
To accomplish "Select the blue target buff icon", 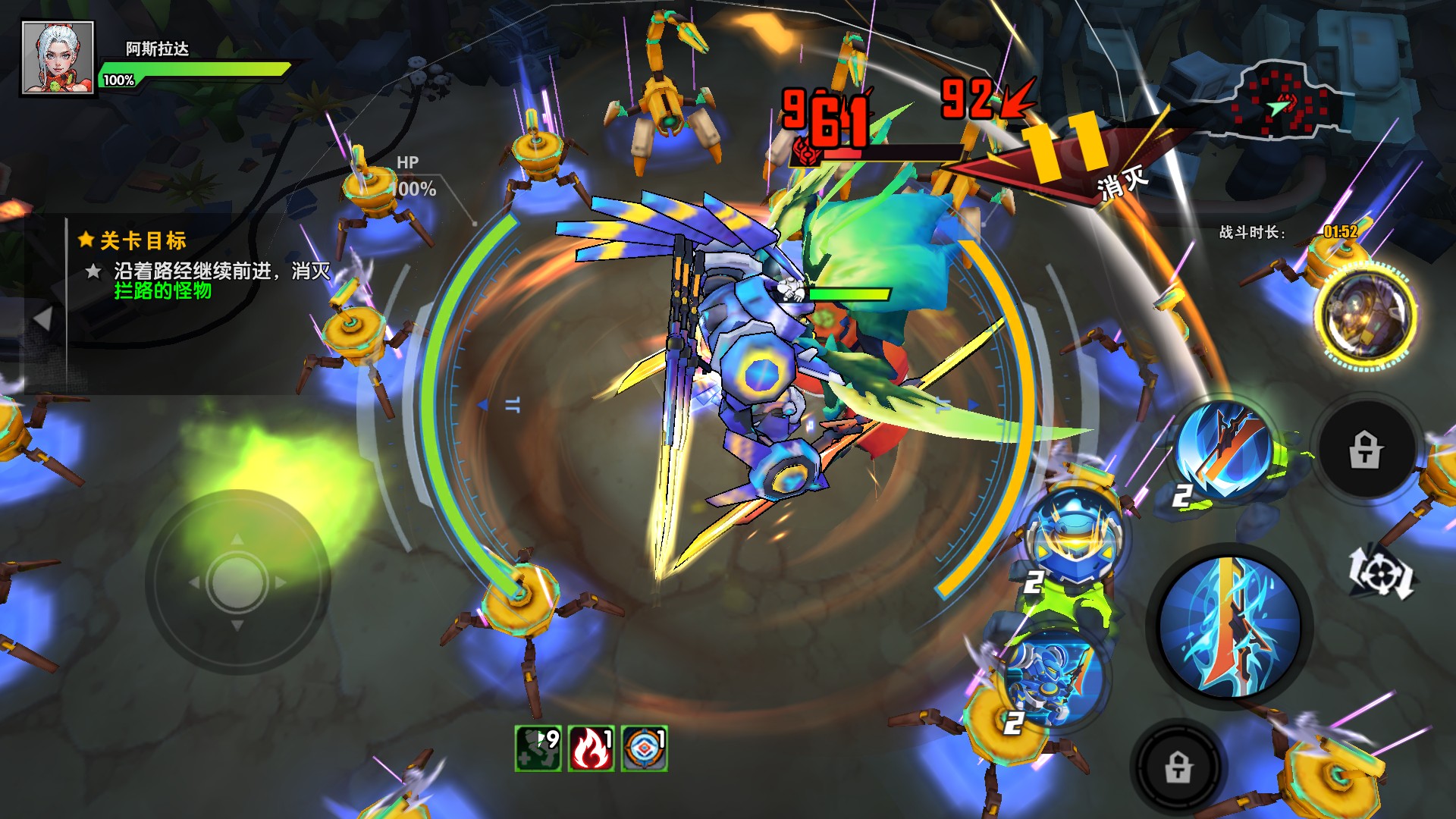I will point(645,748).
